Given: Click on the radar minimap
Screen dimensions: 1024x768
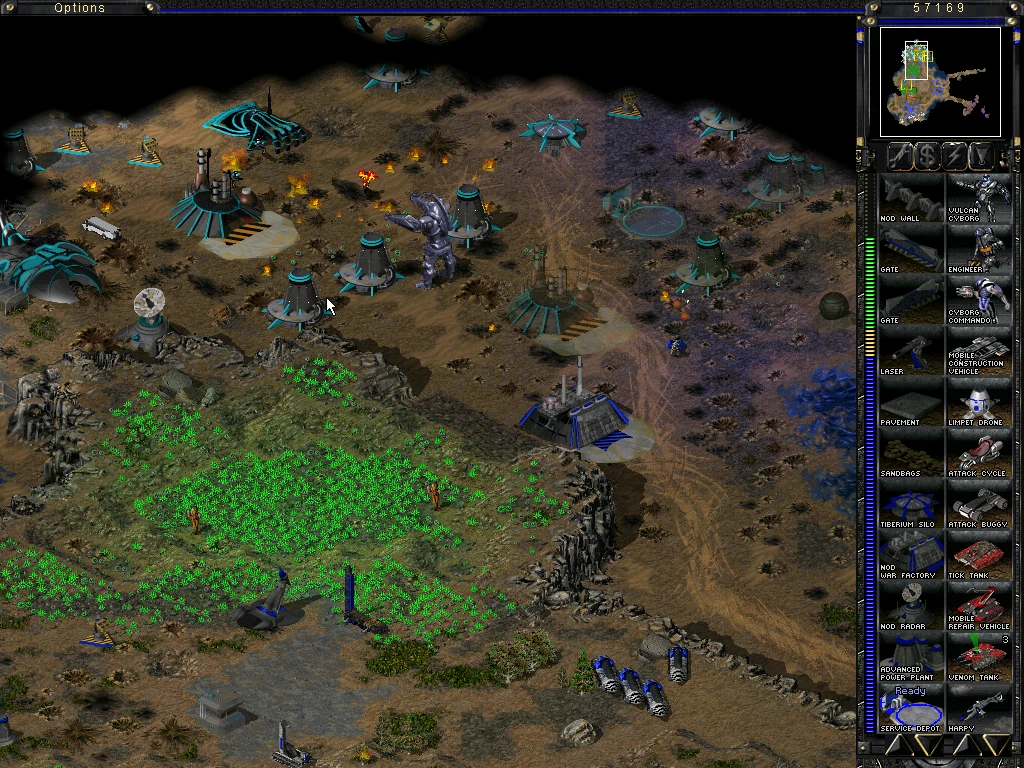Looking at the screenshot, I should [940, 82].
